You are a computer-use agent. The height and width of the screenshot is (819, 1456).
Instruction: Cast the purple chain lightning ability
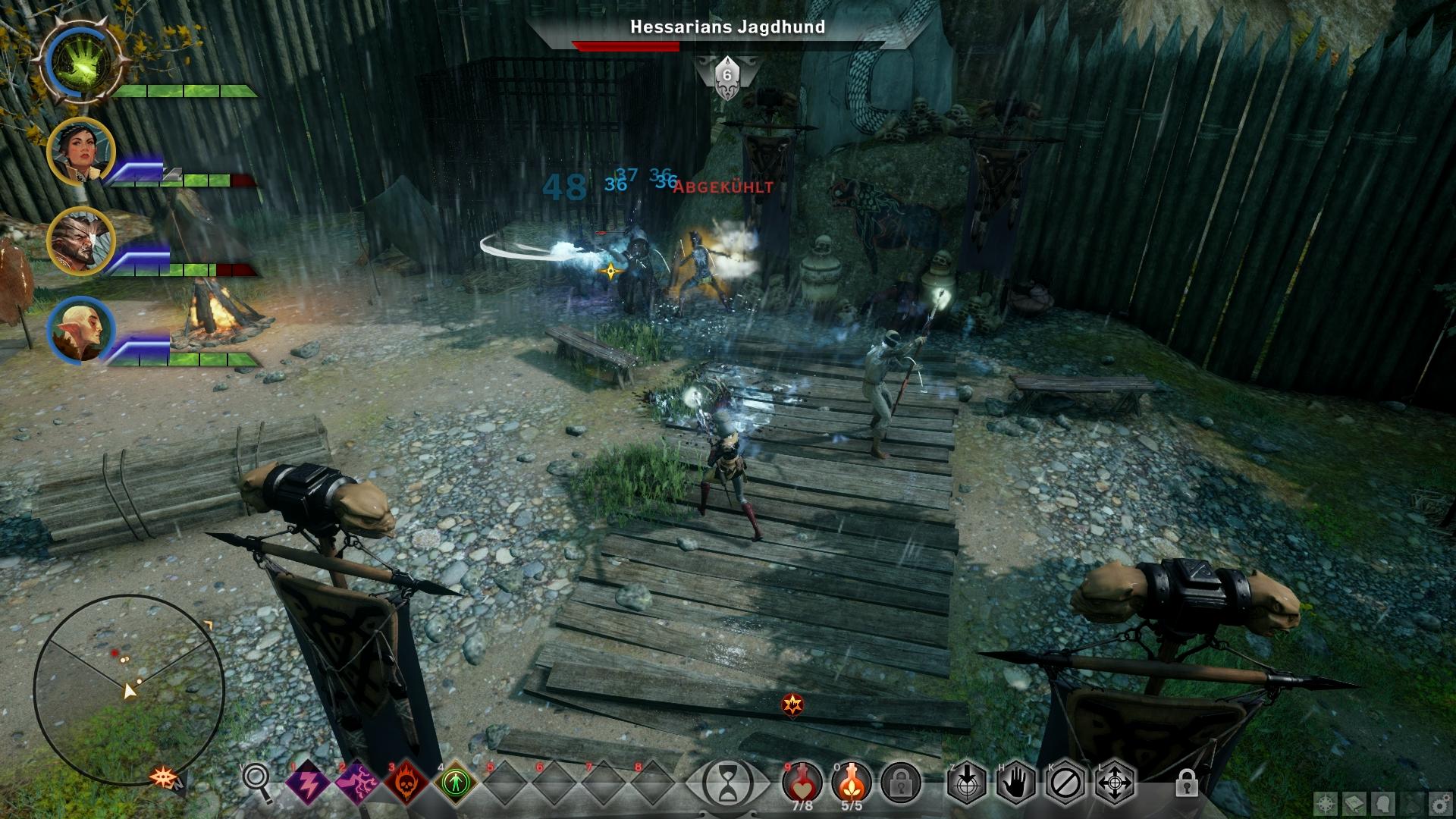358,781
